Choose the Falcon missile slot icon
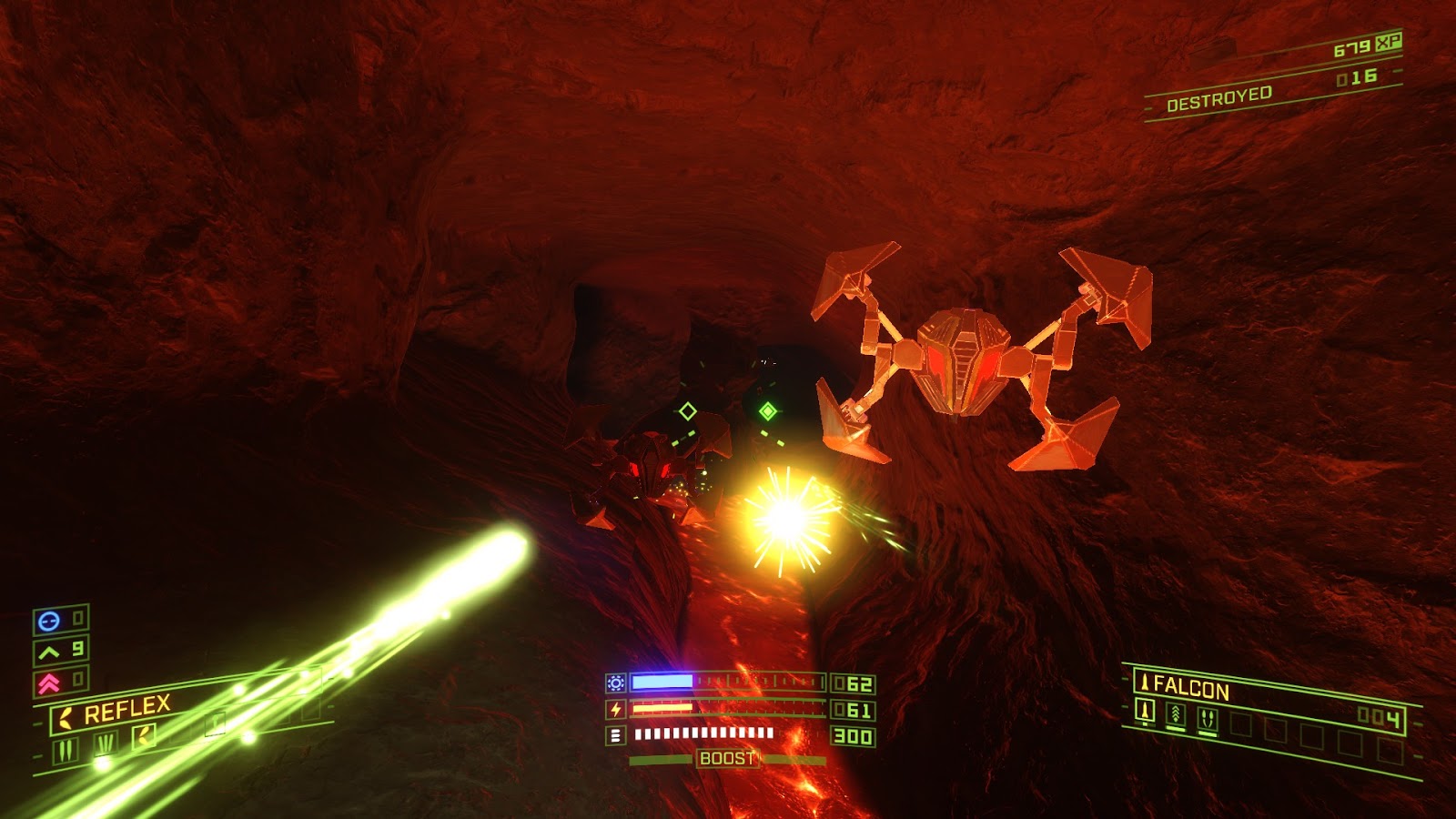1456x819 pixels. pyautogui.click(x=1146, y=712)
